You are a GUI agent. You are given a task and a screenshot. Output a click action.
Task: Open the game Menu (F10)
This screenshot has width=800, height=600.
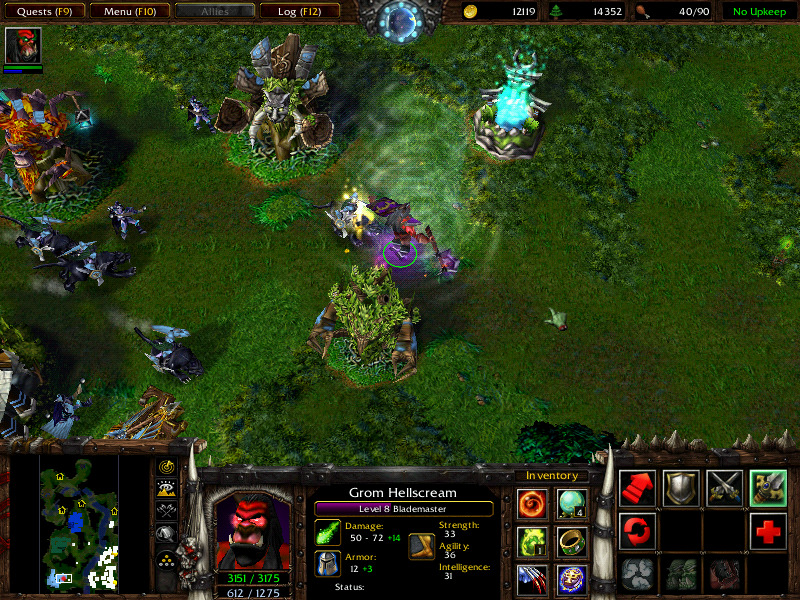point(127,12)
